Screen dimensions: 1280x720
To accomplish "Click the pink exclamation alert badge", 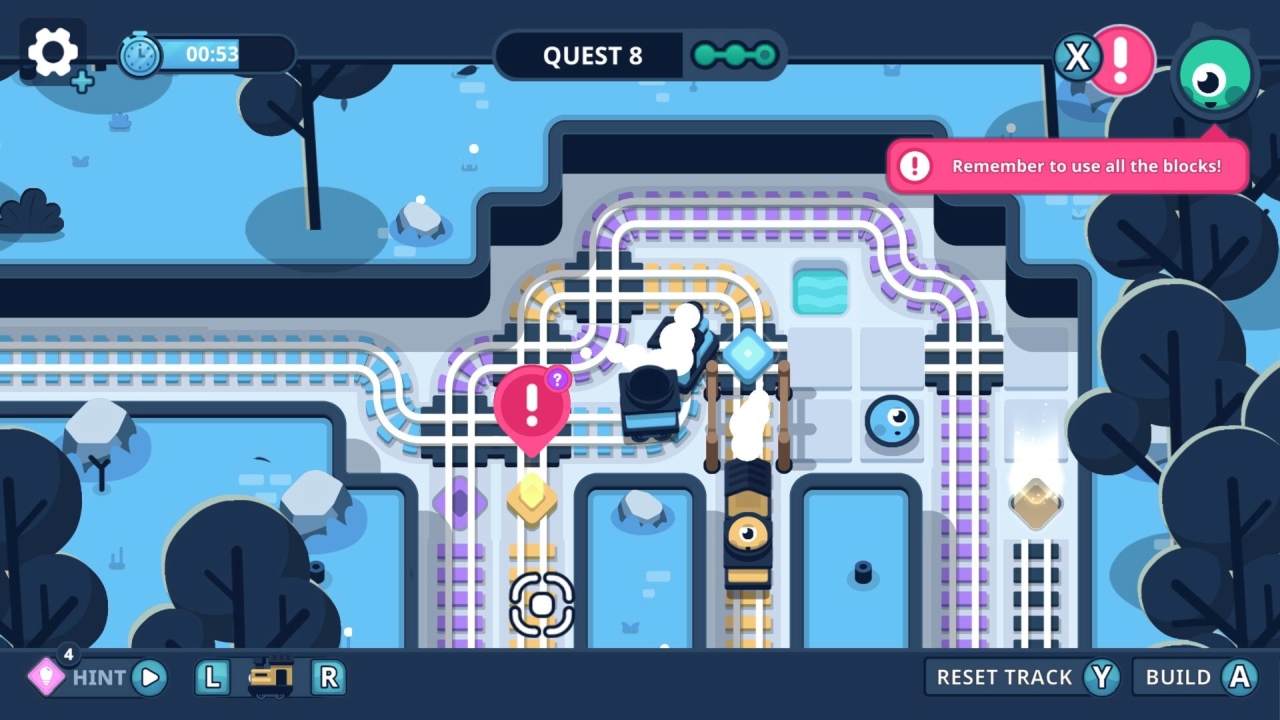I will pos(1124,60).
